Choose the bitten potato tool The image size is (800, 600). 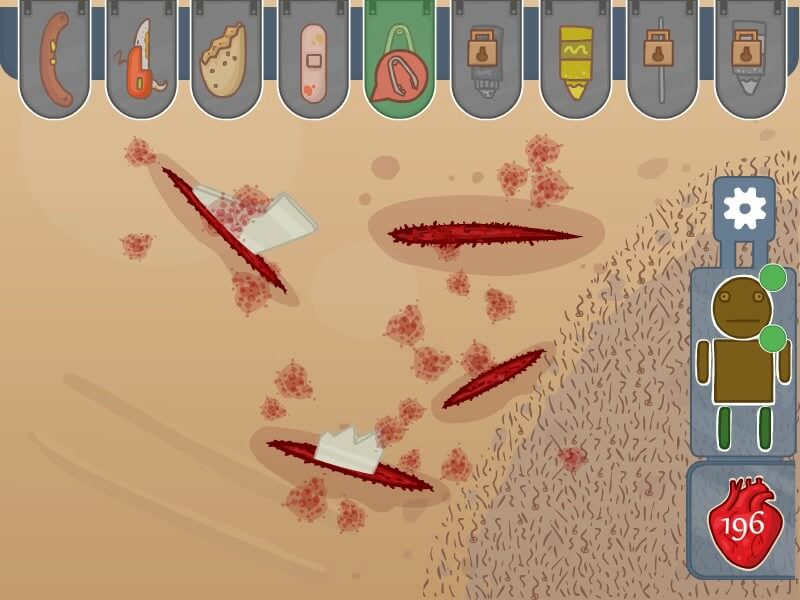[227, 62]
